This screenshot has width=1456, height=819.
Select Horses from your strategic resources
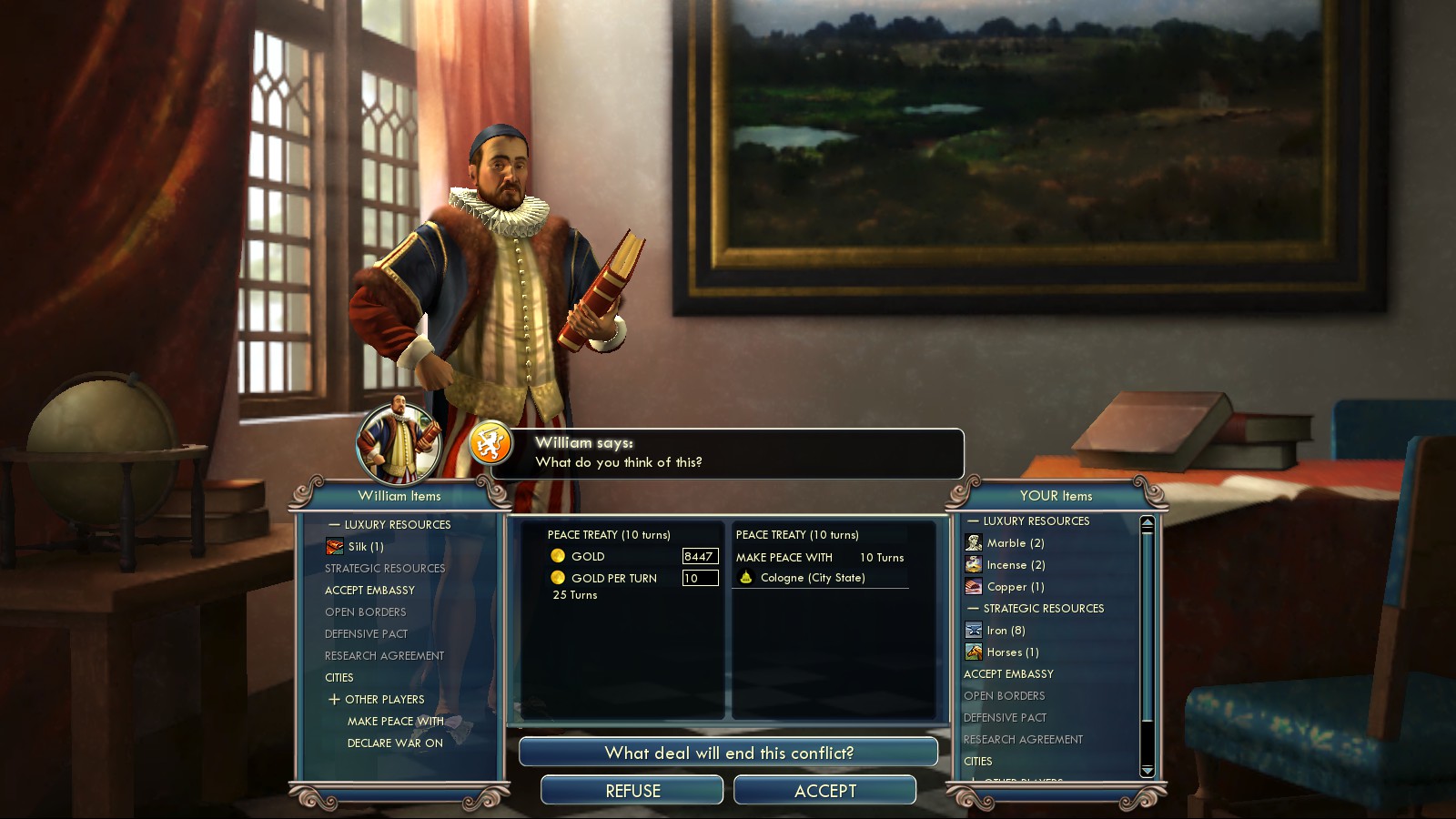click(1011, 652)
